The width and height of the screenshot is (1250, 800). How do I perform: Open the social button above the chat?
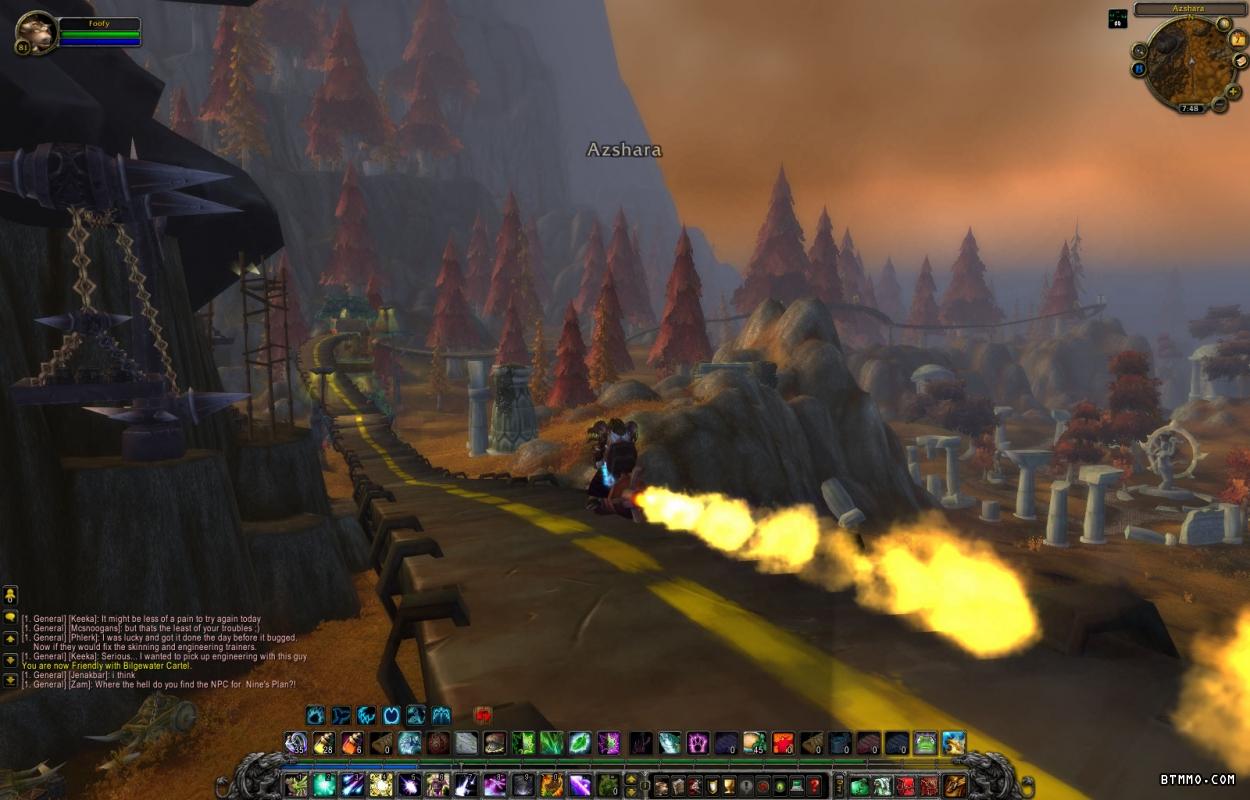tap(10, 594)
